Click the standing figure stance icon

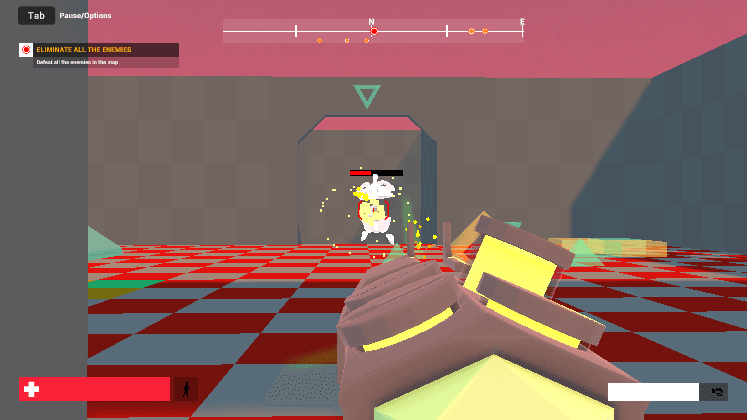tap(186, 389)
